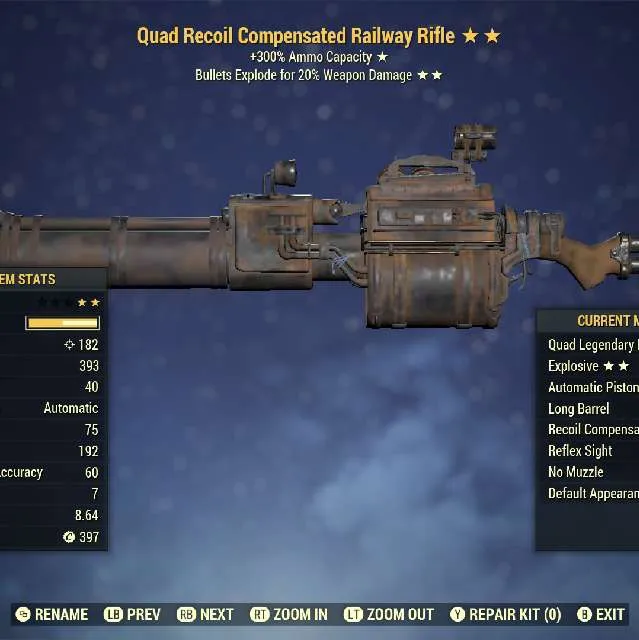This screenshot has width=639, height=640.
Task: Show the Next item
Action: coord(206,614)
